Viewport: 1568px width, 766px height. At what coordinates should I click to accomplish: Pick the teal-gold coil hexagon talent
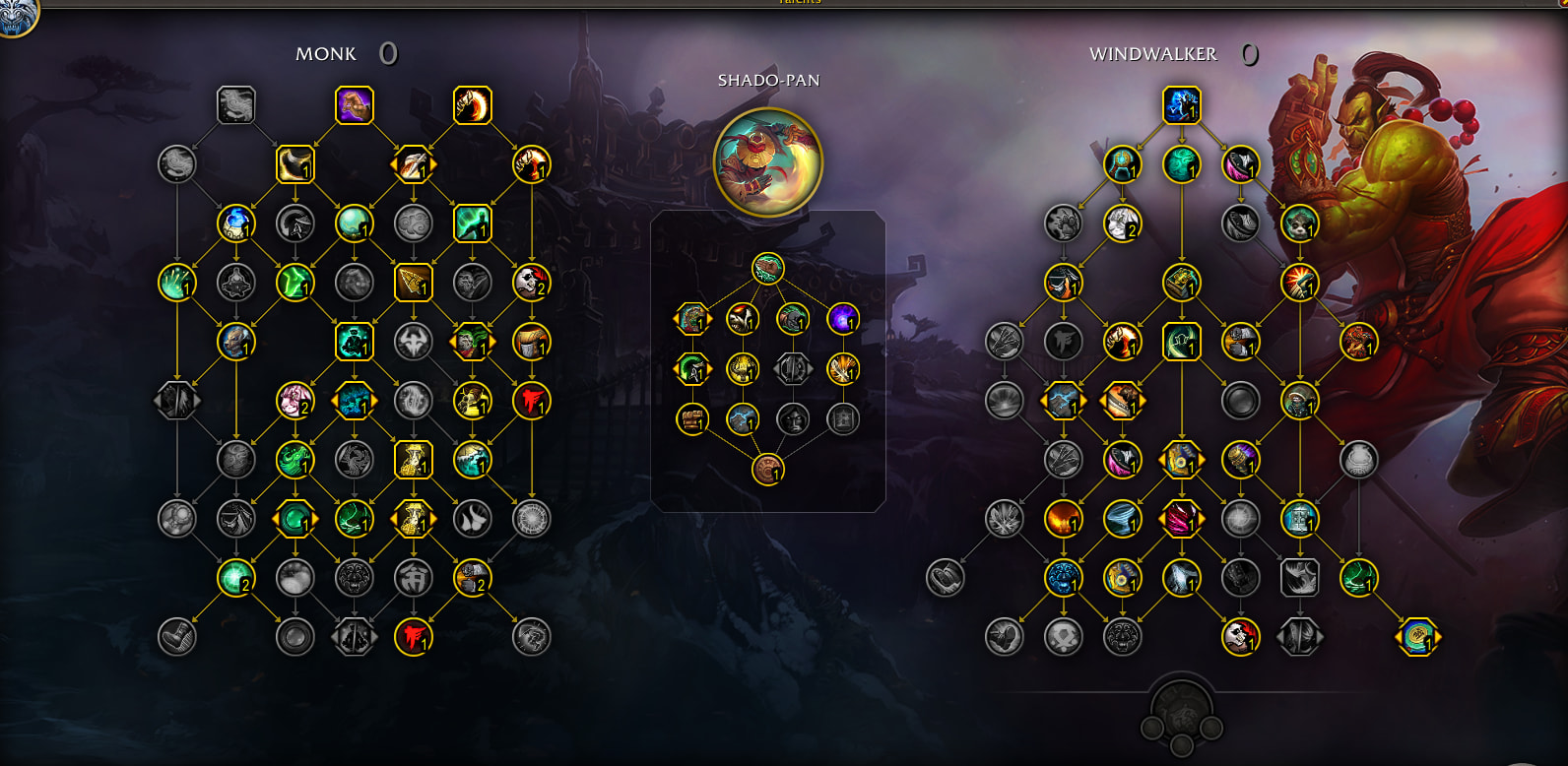1417,637
